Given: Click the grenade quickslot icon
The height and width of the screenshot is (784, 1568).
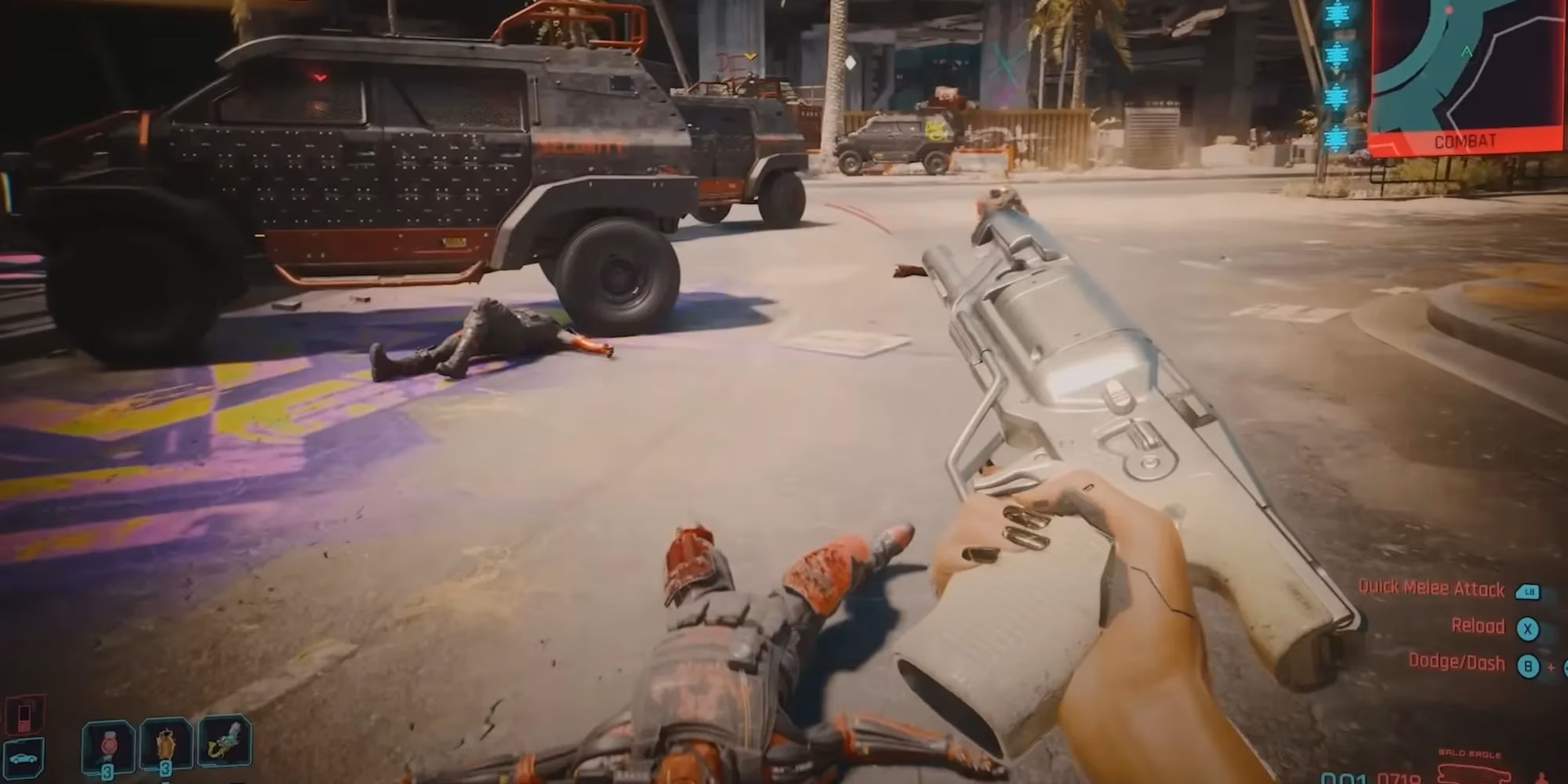Looking at the screenshot, I should 165,743.
